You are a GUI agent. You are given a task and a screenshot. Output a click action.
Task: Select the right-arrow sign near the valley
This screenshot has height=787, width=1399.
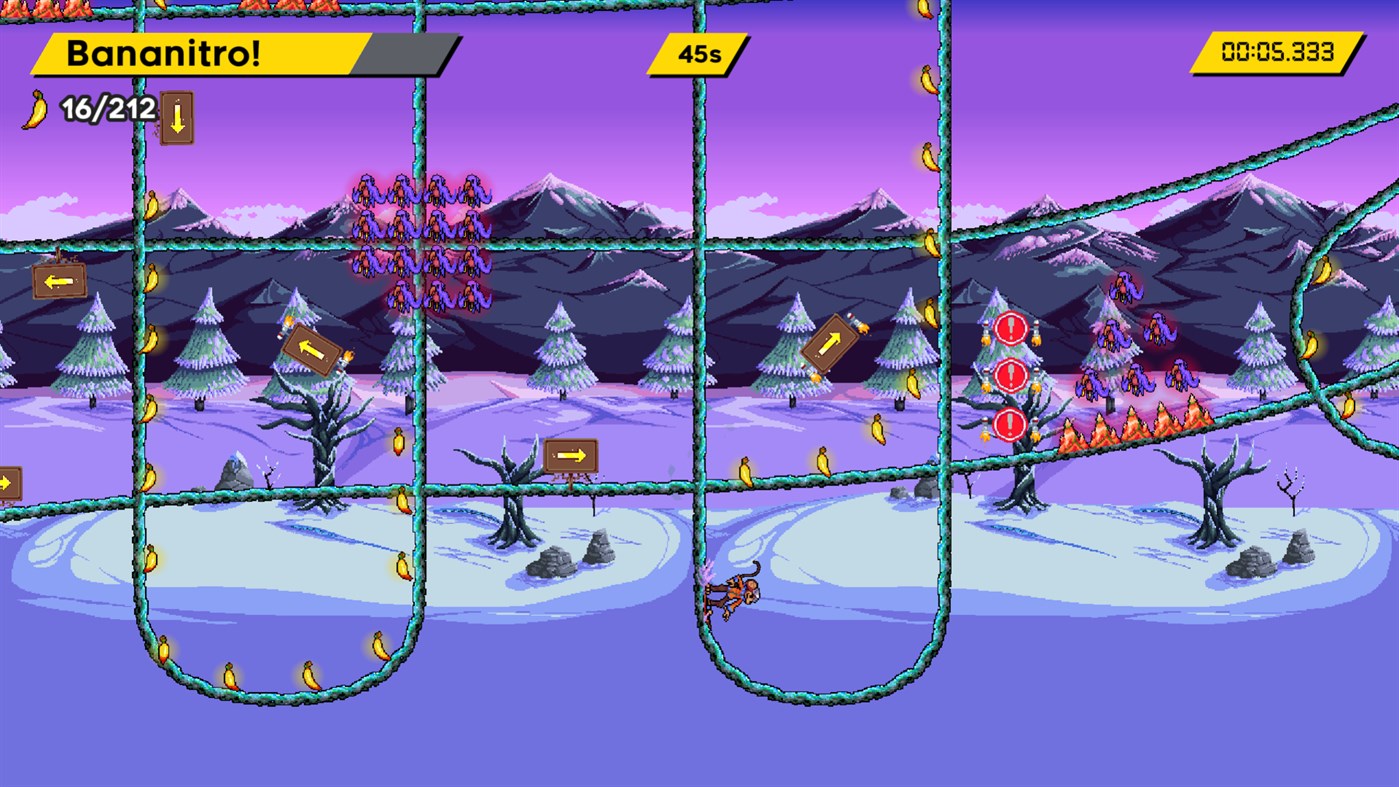[570, 455]
